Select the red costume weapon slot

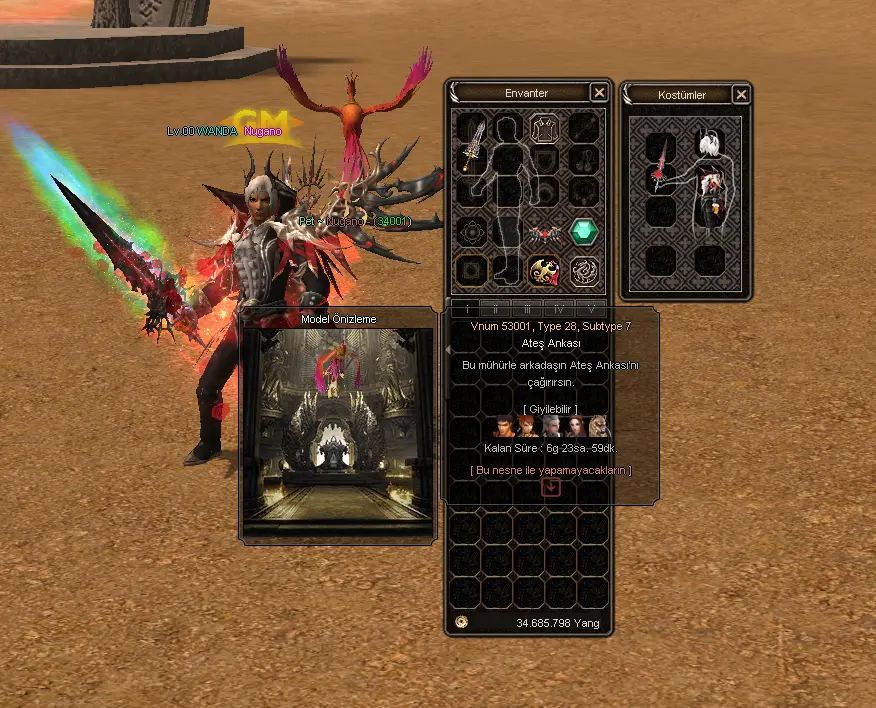click(x=660, y=164)
